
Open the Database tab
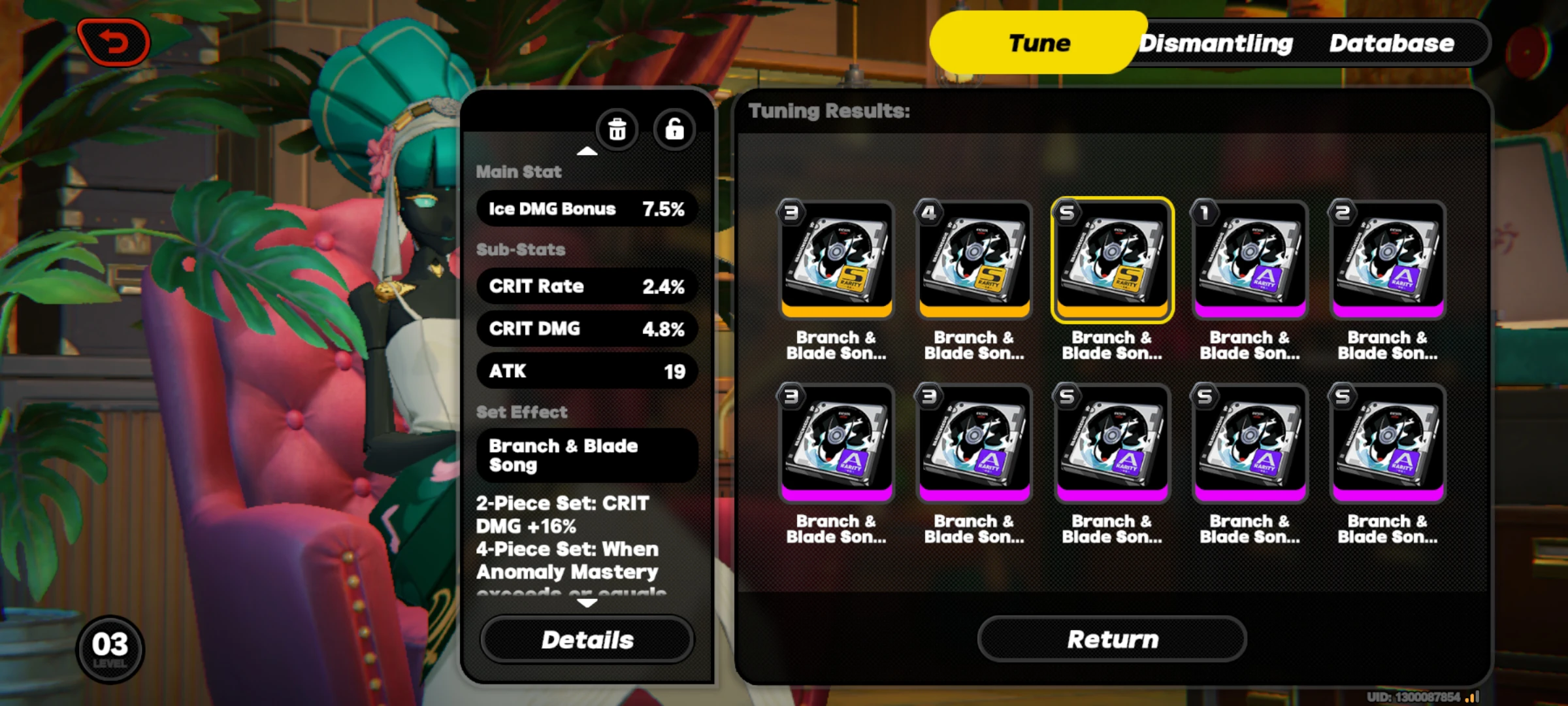point(1392,42)
